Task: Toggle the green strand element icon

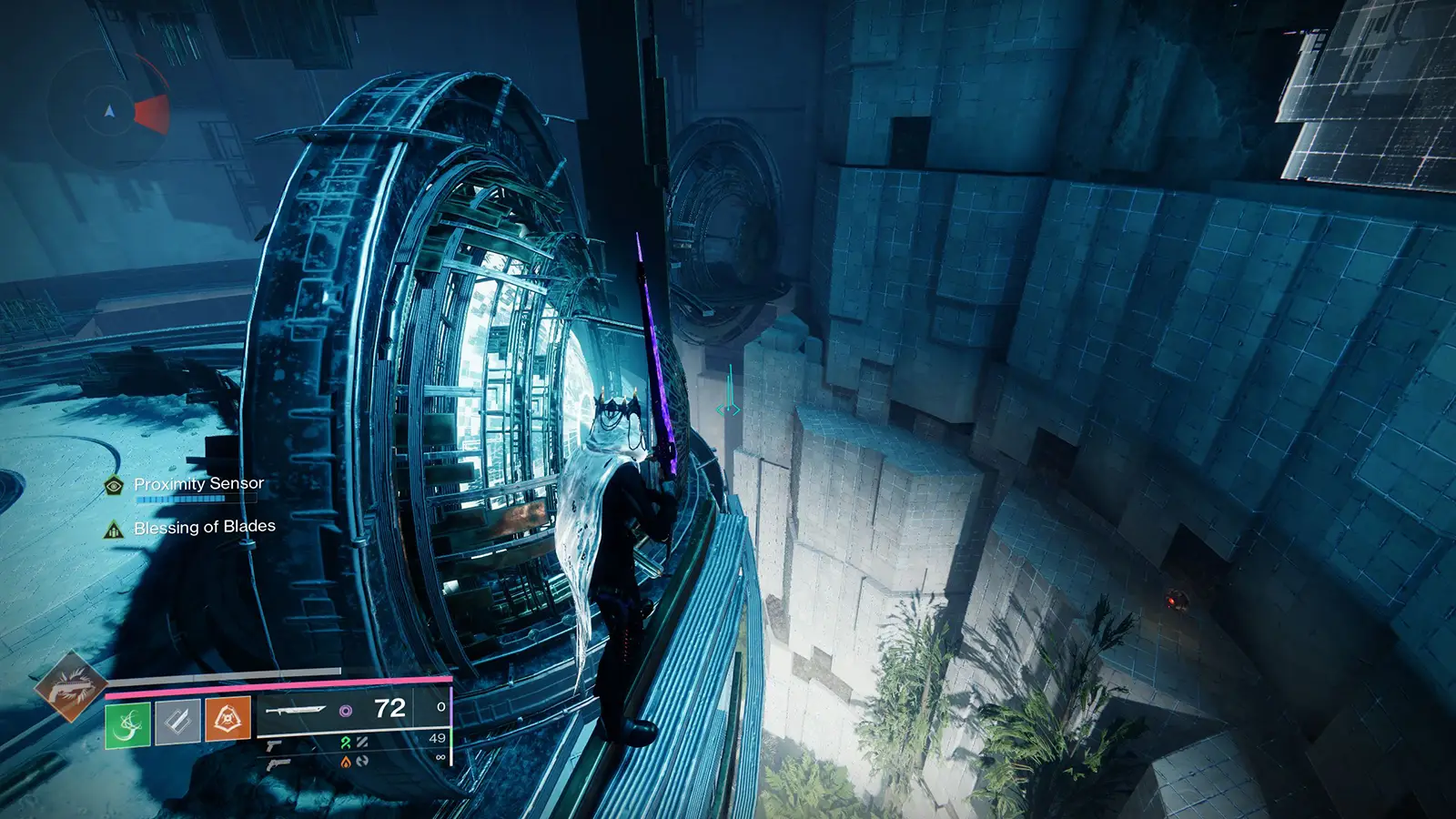Action: point(346,743)
